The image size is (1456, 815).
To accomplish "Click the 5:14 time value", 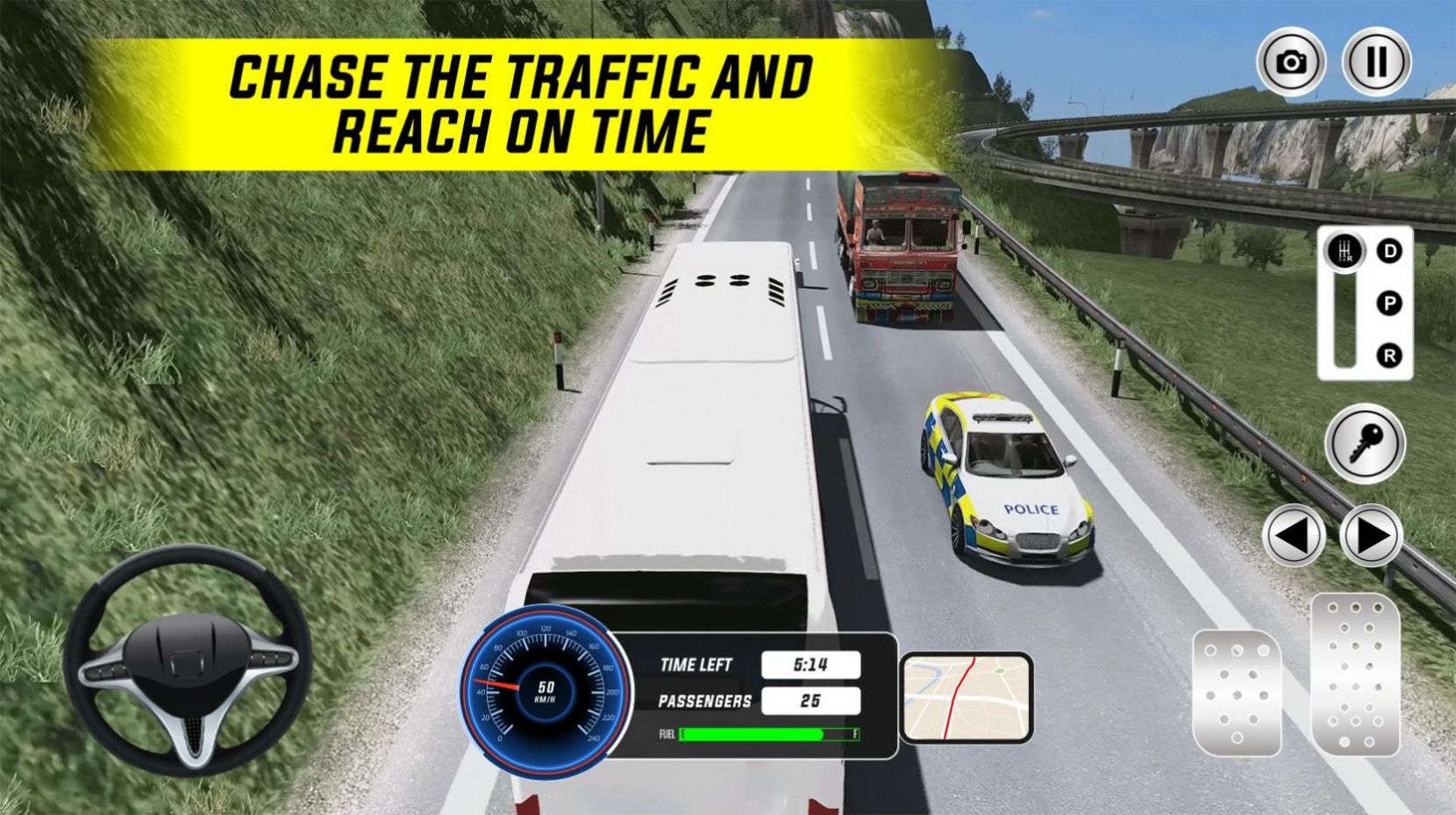I will coord(809,665).
